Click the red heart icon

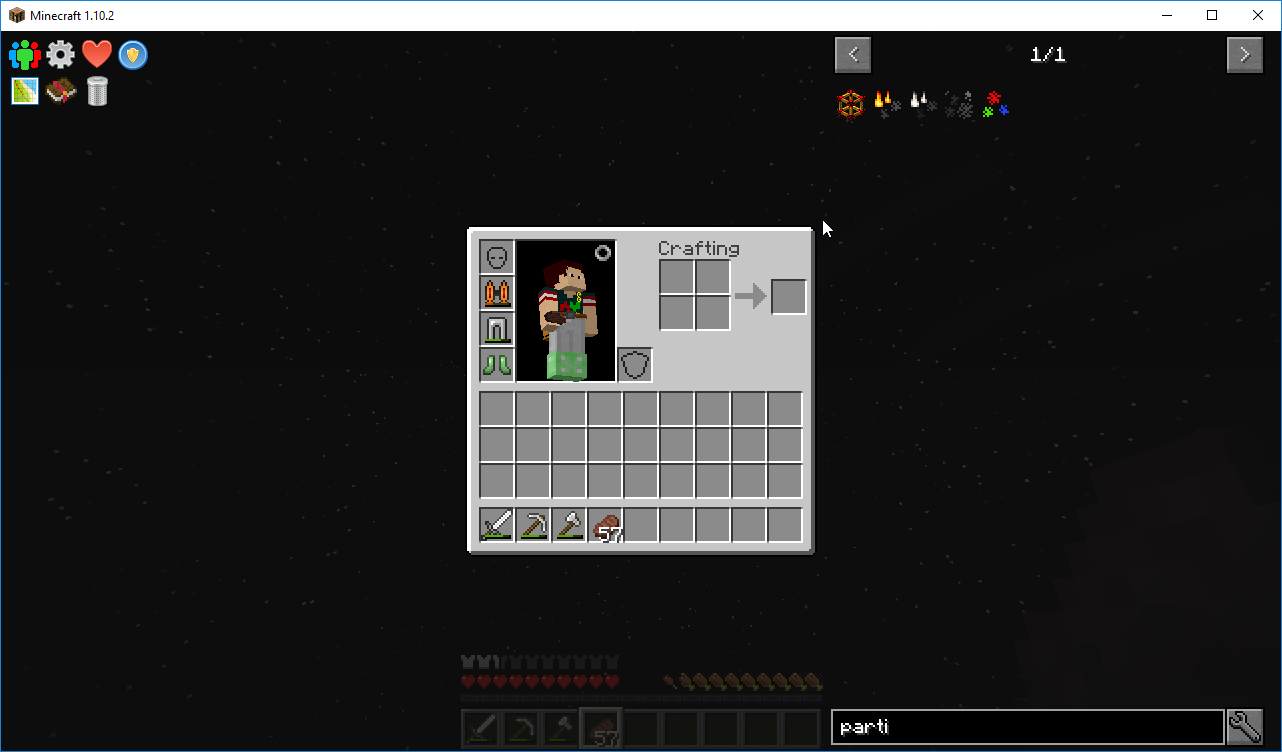[x=97, y=55]
